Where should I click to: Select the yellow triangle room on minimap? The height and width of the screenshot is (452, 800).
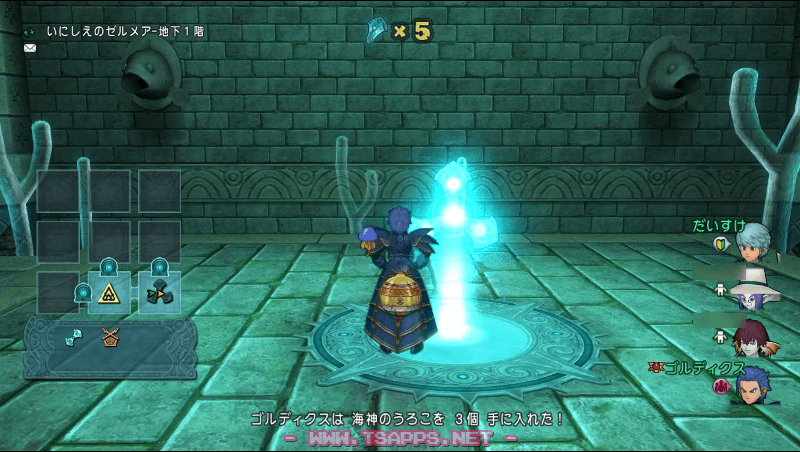[x=109, y=292]
